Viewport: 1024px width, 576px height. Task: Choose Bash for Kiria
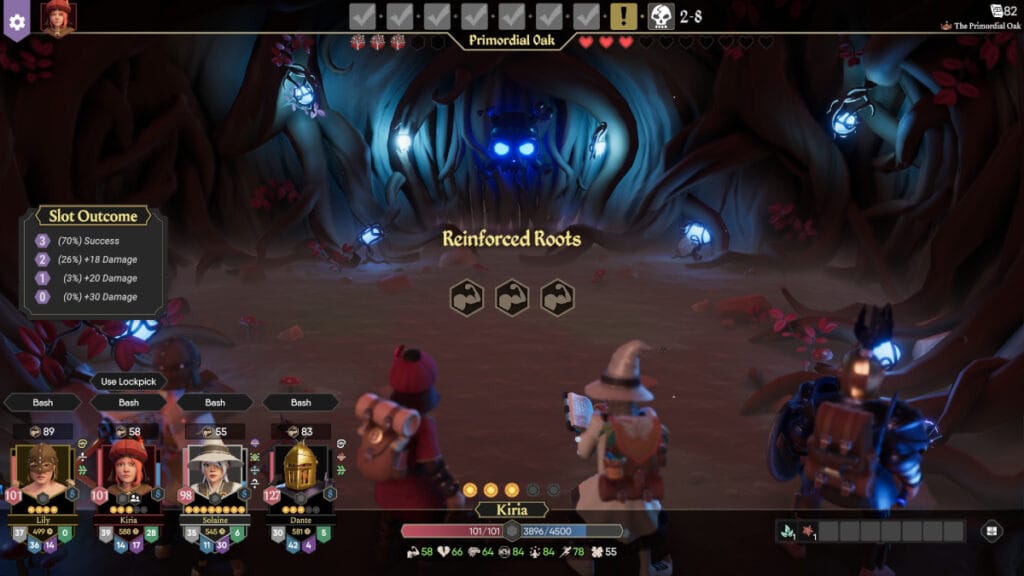click(x=129, y=402)
